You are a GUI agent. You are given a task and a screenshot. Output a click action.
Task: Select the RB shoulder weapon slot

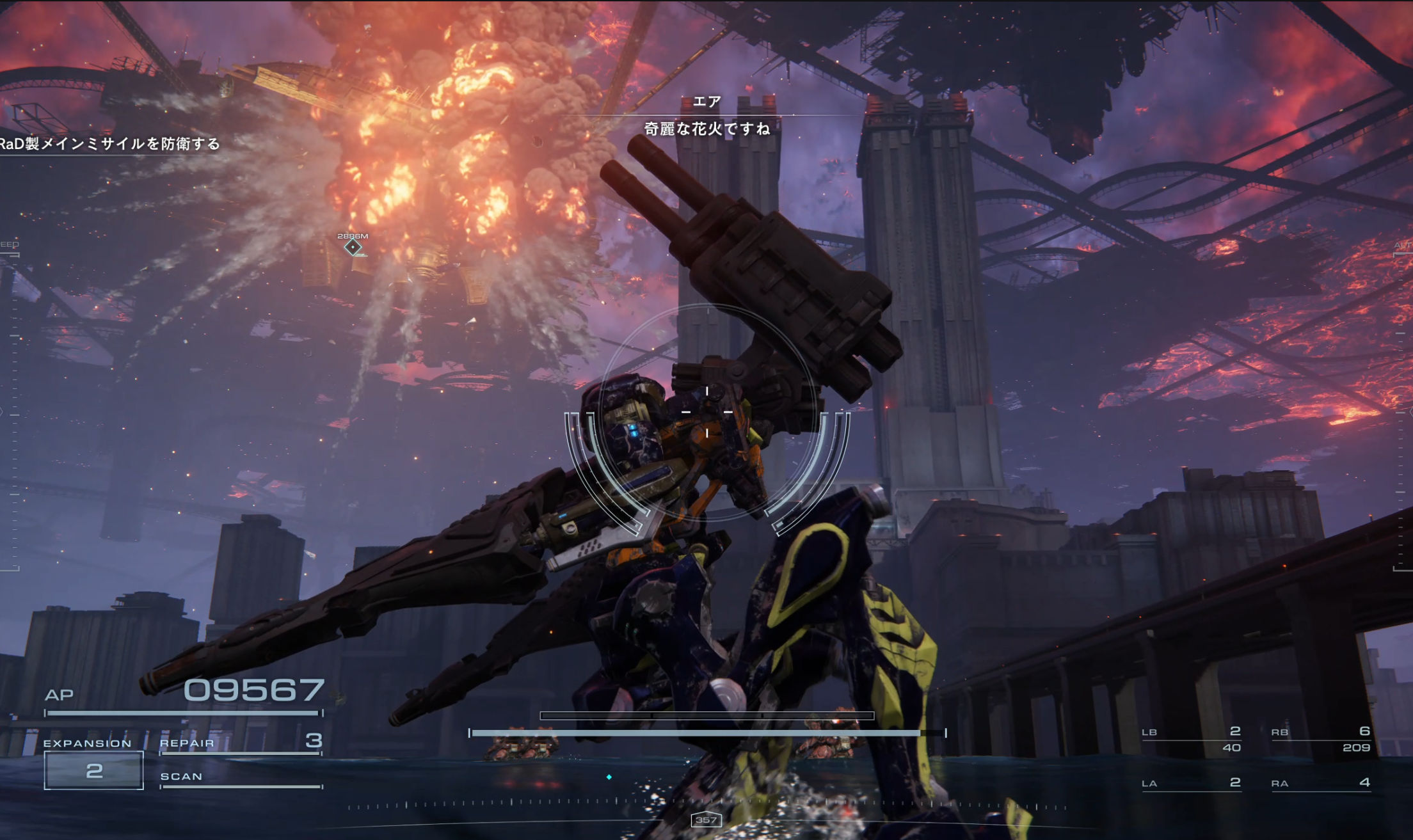pos(1321,739)
